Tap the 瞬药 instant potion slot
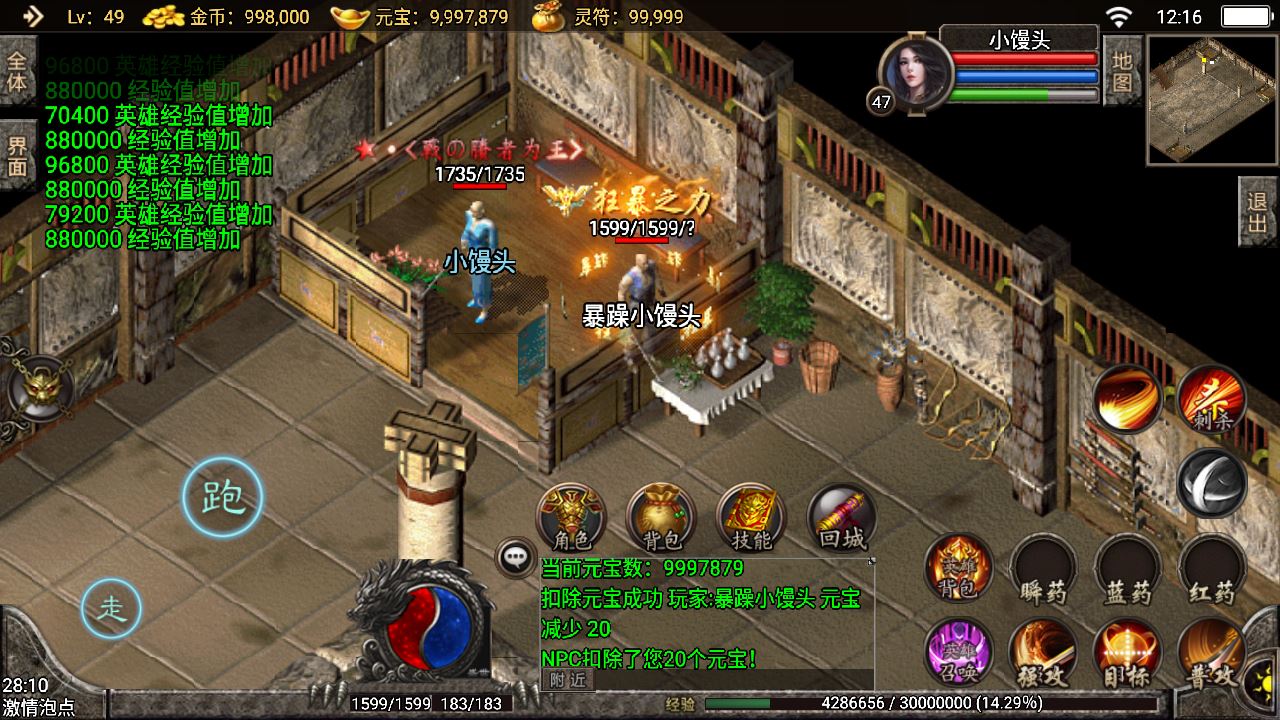The height and width of the screenshot is (720, 1280). click(1044, 568)
